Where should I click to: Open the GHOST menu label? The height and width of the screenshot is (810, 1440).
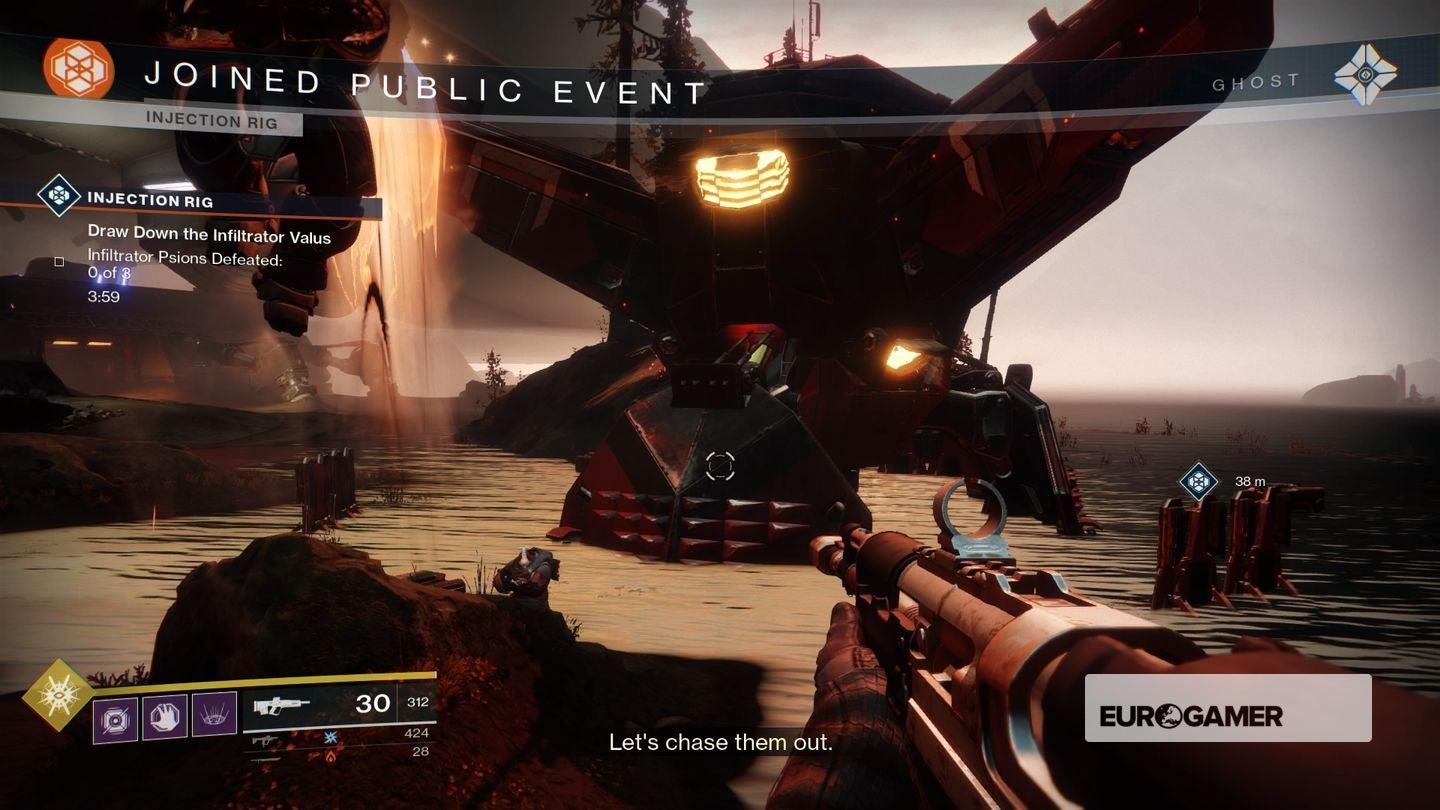1256,82
